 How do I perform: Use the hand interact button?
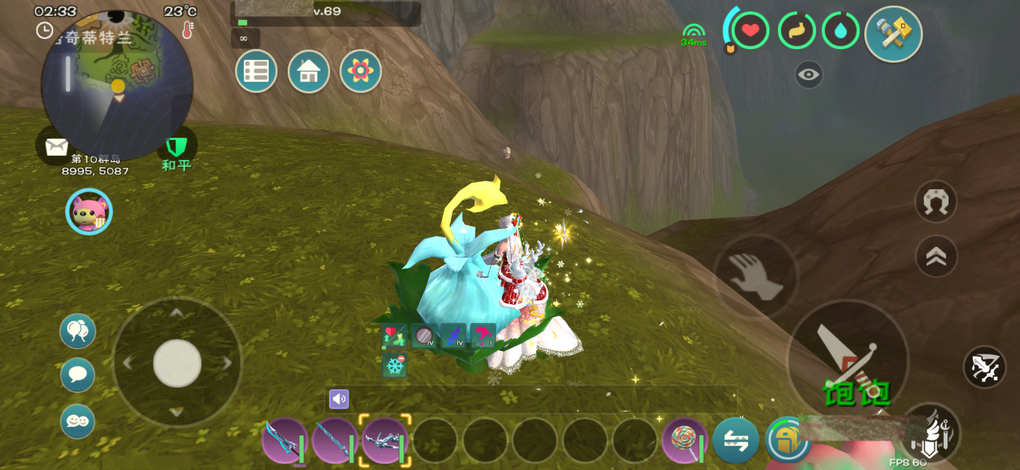click(755, 276)
